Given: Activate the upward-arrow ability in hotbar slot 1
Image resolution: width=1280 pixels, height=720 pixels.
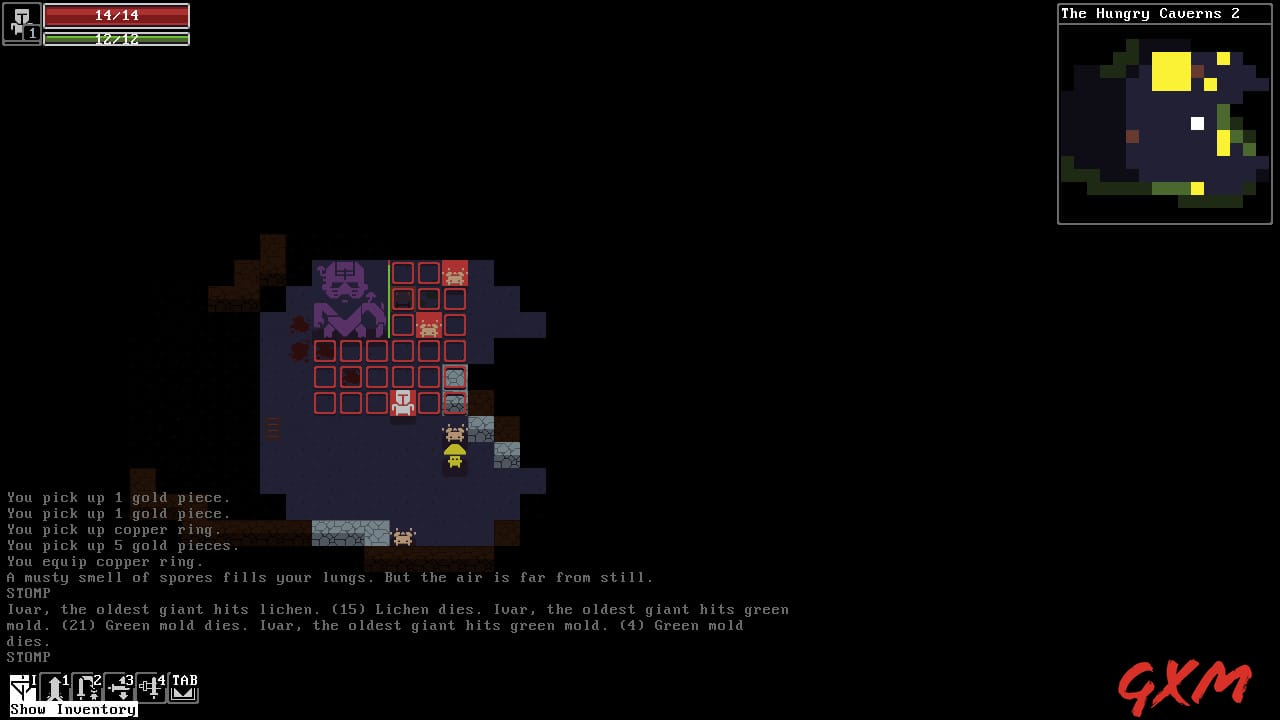Looking at the screenshot, I should (x=54, y=686).
